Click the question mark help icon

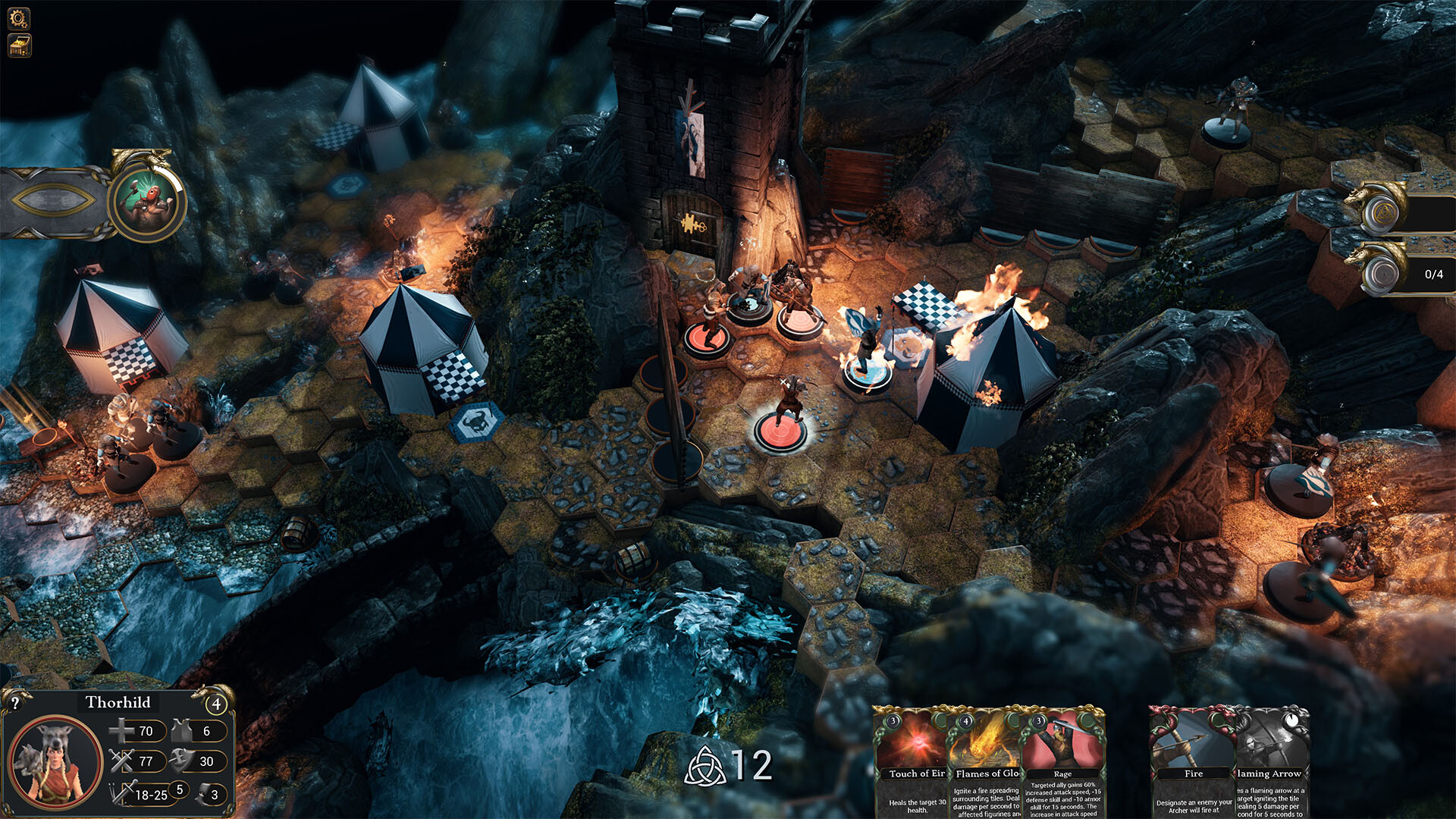(x=16, y=702)
